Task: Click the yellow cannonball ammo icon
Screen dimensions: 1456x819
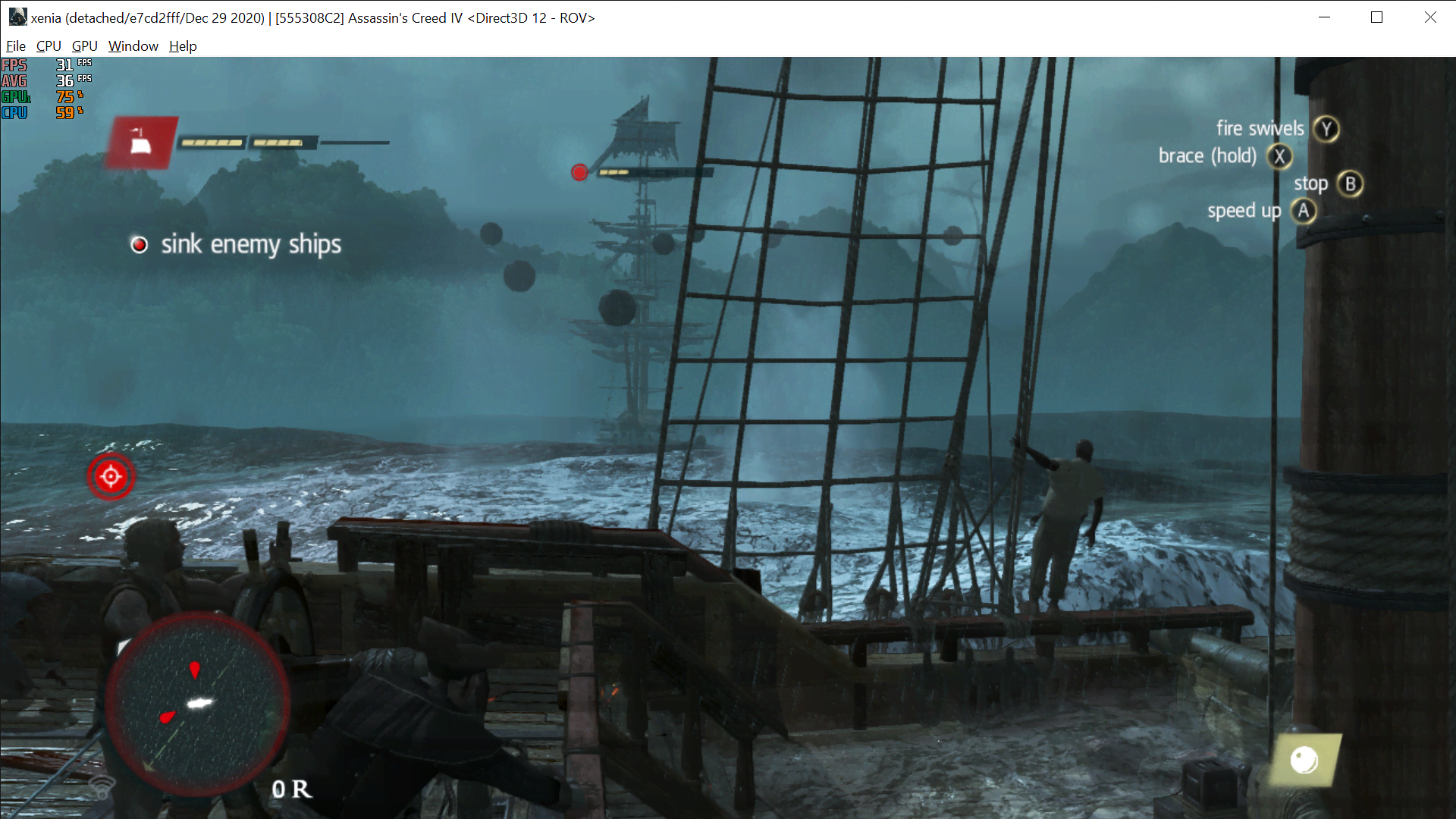Action: (1306, 761)
